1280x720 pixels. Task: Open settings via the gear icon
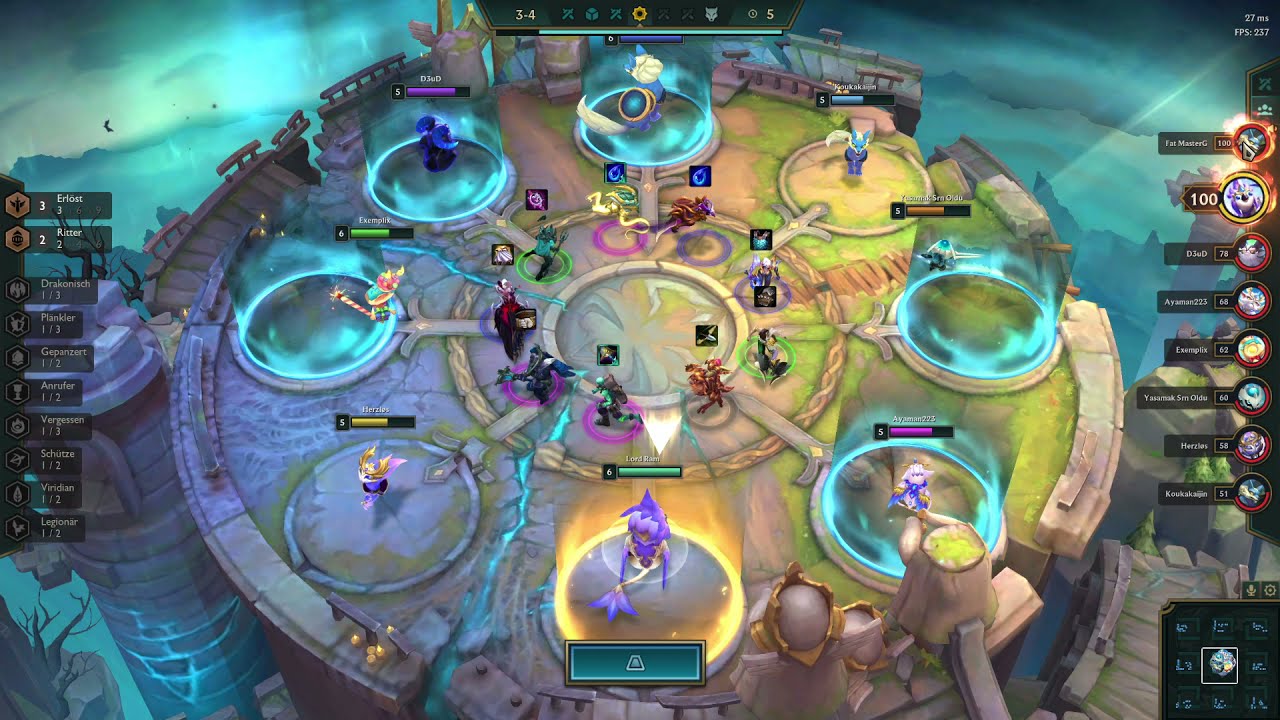click(x=1270, y=590)
